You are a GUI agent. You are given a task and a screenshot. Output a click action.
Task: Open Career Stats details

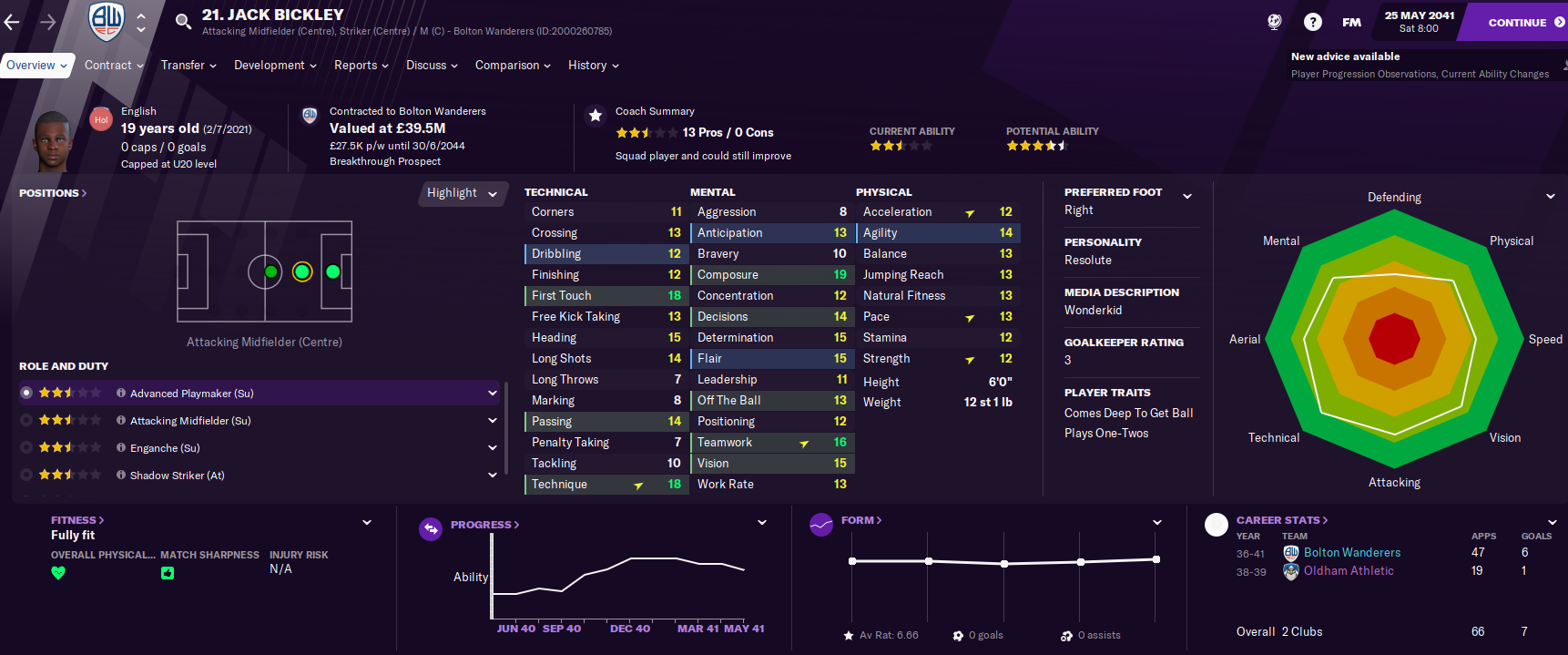tap(1281, 520)
